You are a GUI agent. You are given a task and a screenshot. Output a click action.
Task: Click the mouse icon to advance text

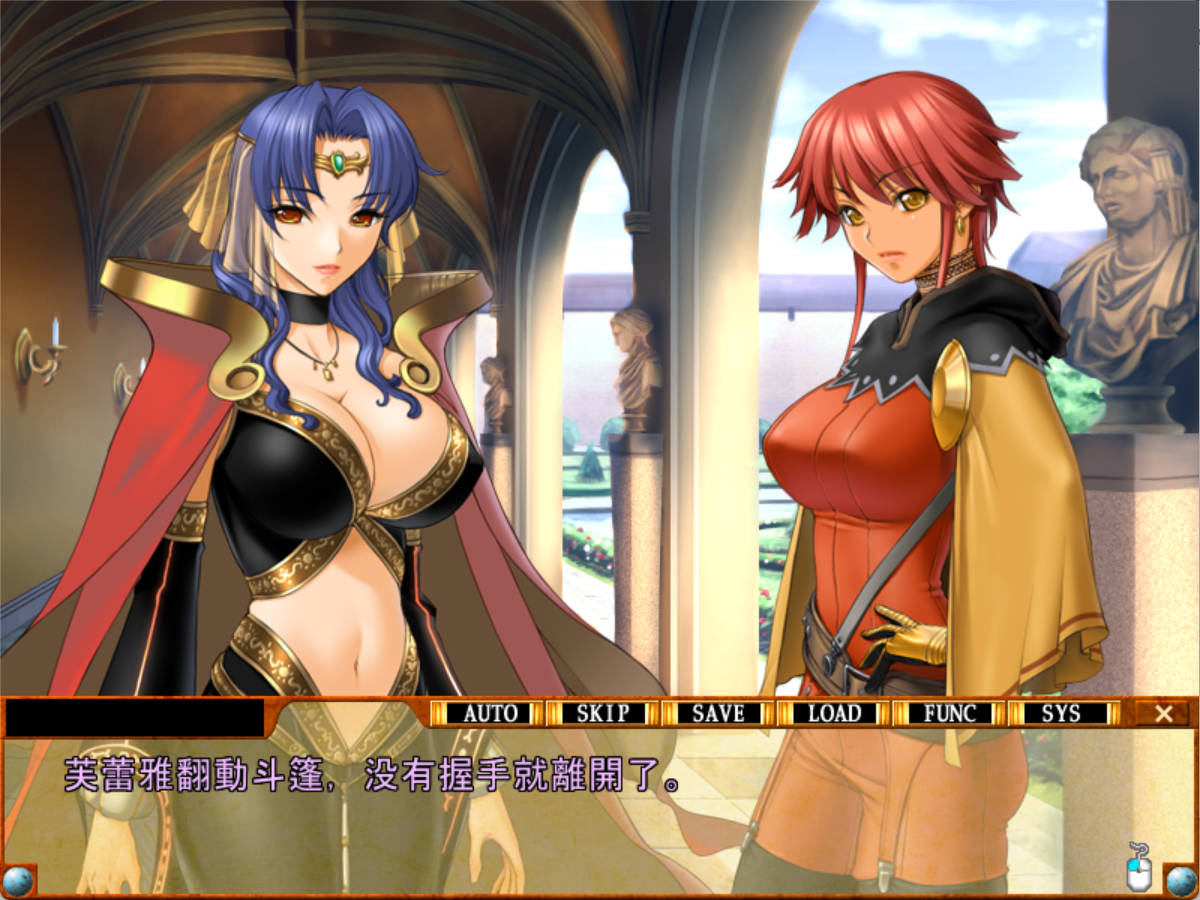coord(1139,866)
